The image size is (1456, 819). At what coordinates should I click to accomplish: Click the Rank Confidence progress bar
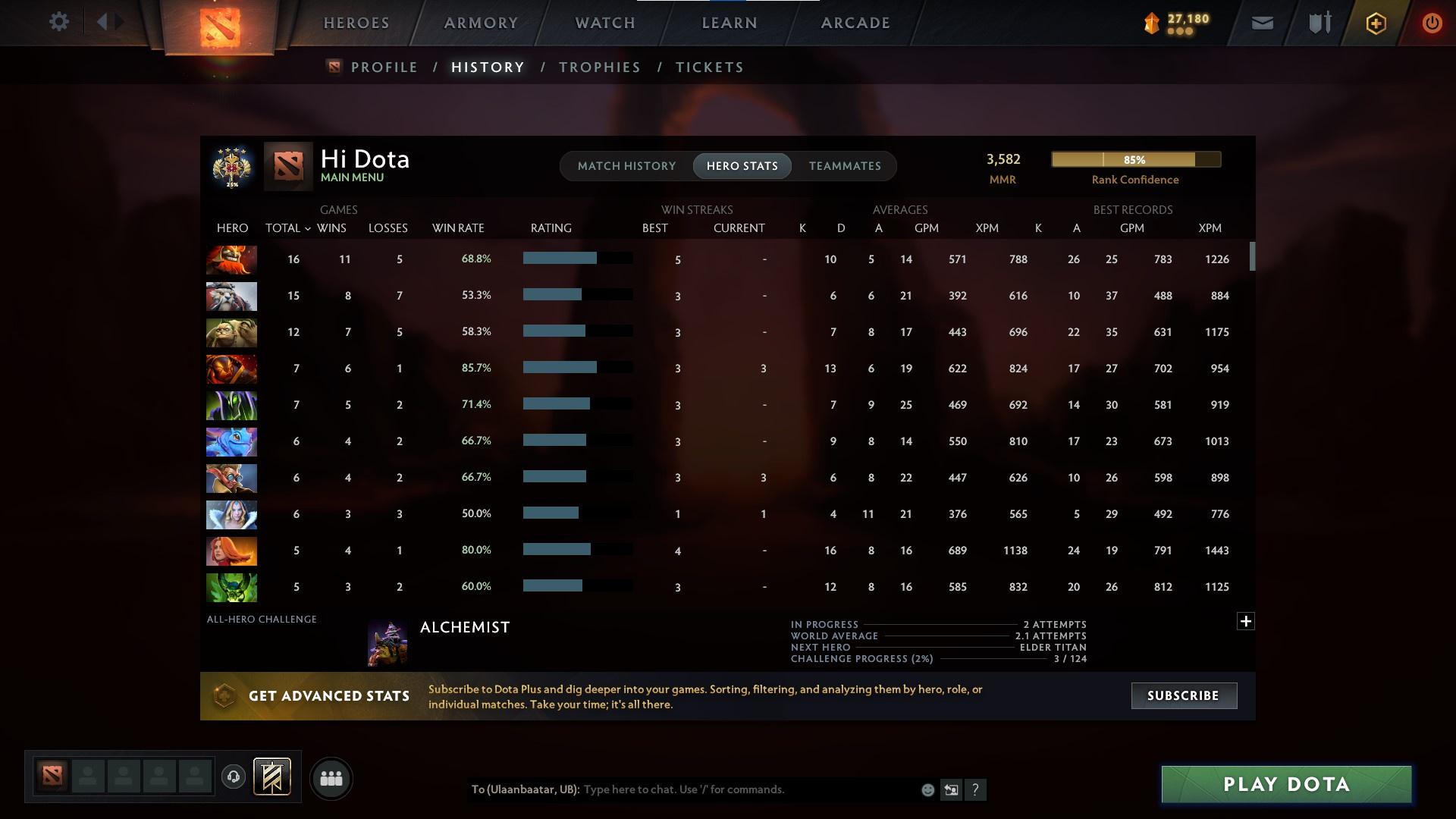tap(1135, 159)
